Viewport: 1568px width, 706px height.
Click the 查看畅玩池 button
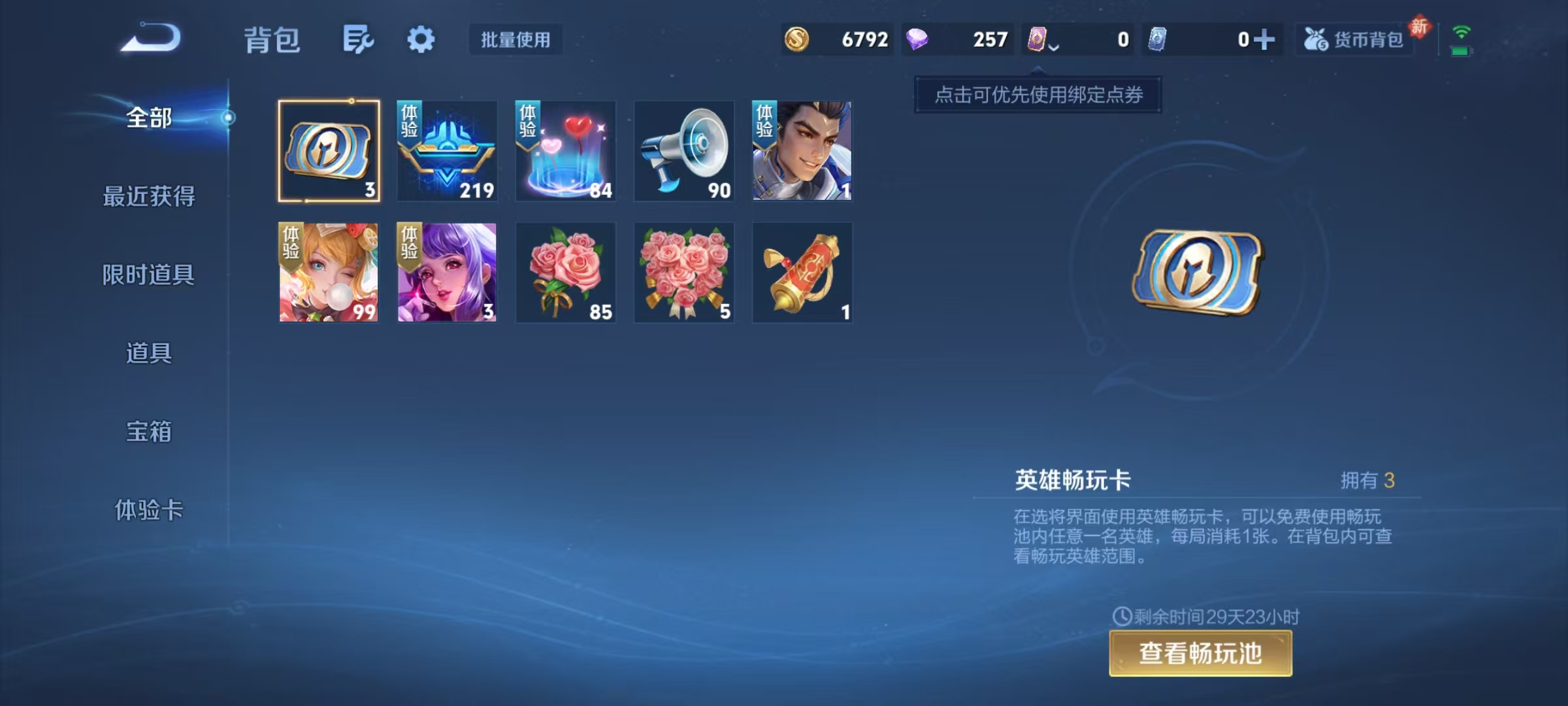pyautogui.click(x=1200, y=652)
